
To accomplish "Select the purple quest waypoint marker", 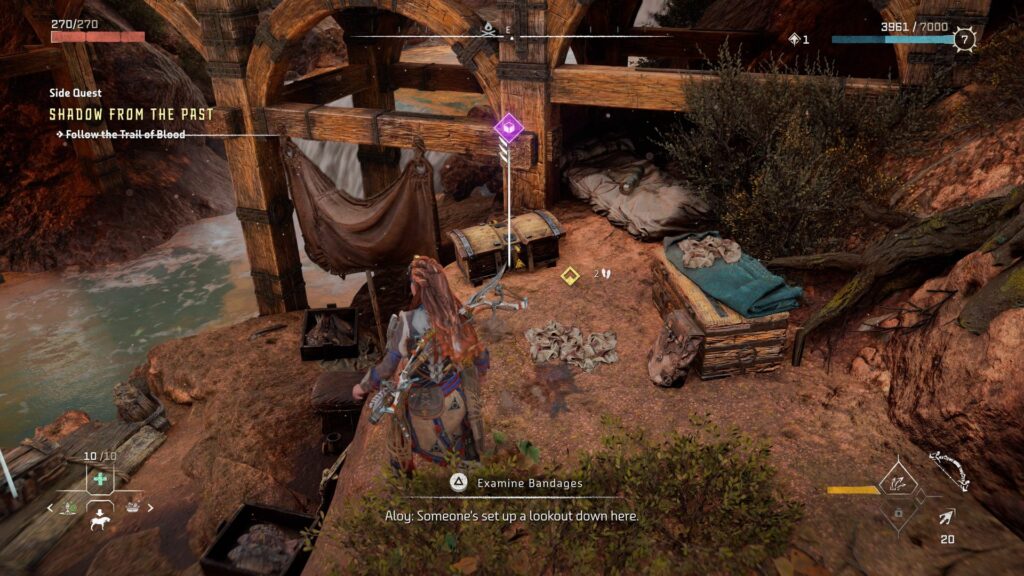I will pos(508,127).
